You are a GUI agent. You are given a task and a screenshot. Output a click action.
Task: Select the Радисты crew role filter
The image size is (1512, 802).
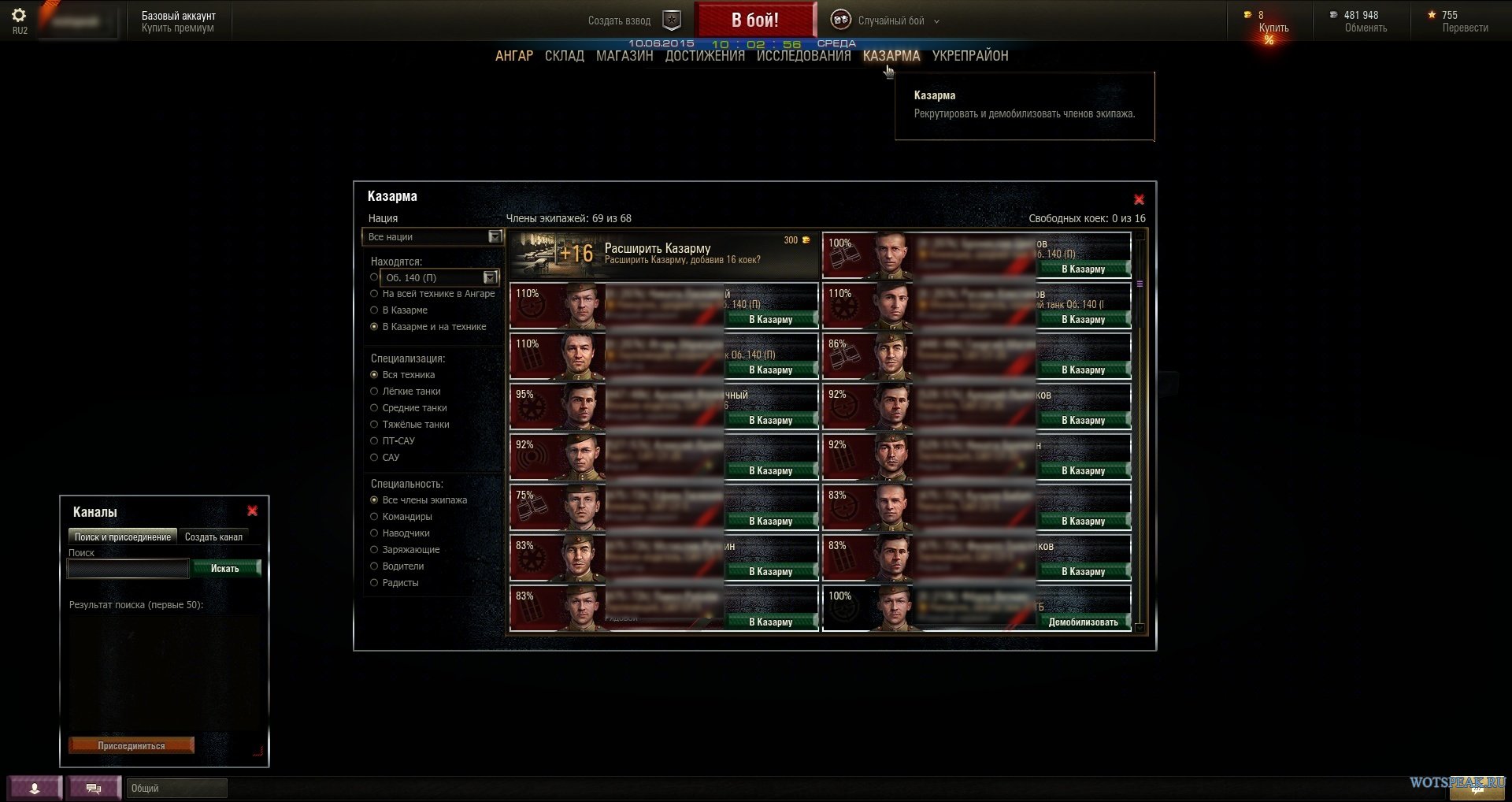pyautogui.click(x=375, y=583)
